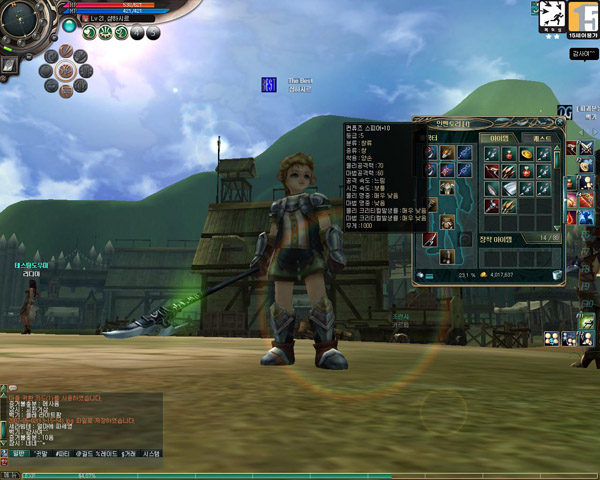Activate the glowing cyan orb button
The width and height of the screenshot is (600, 480).
click(69, 25)
